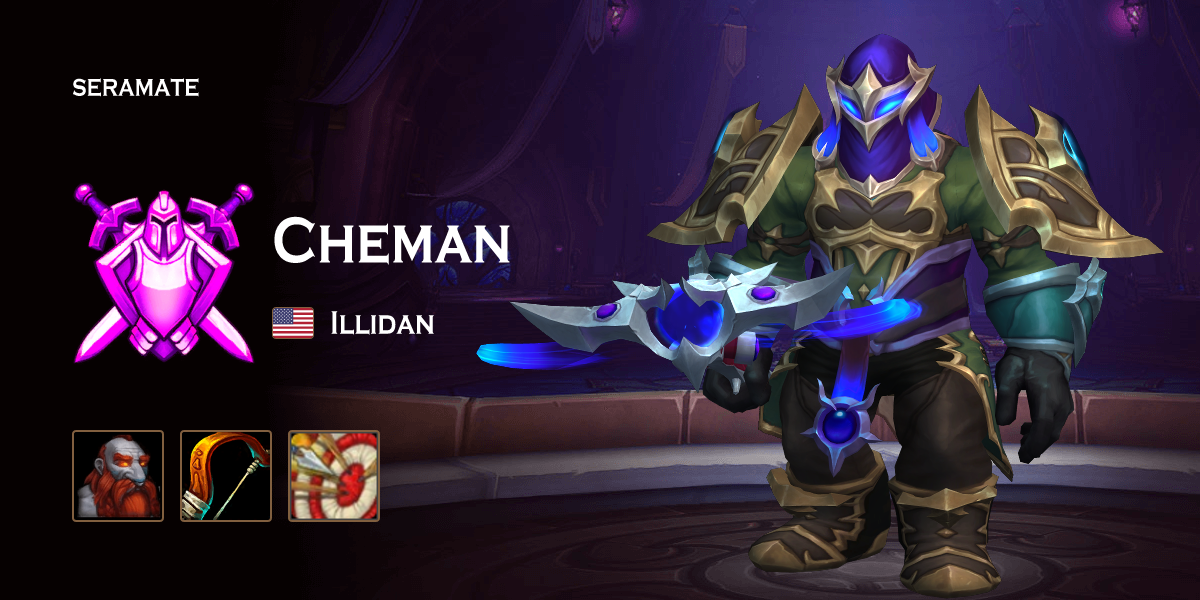This screenshot has width=1200, height=600.
Task: Select the Illidan realm label
Action: point(382,323)
